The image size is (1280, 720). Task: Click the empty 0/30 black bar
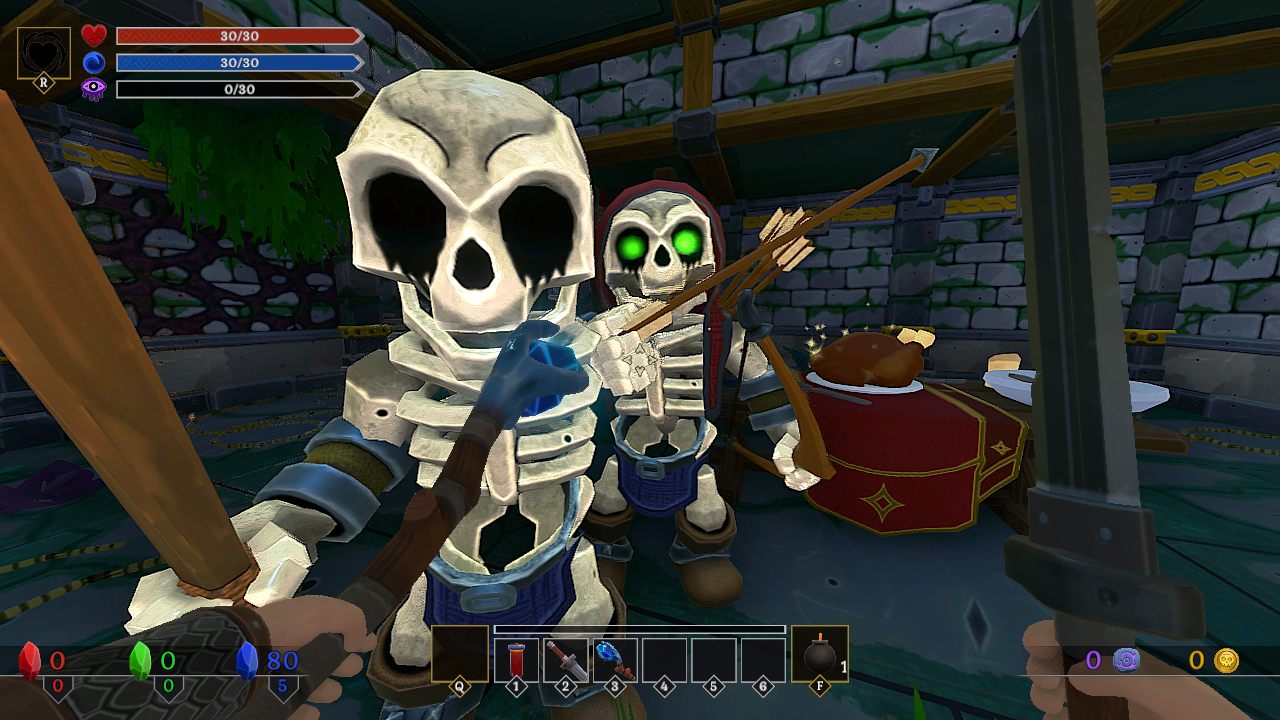point(238,89)
